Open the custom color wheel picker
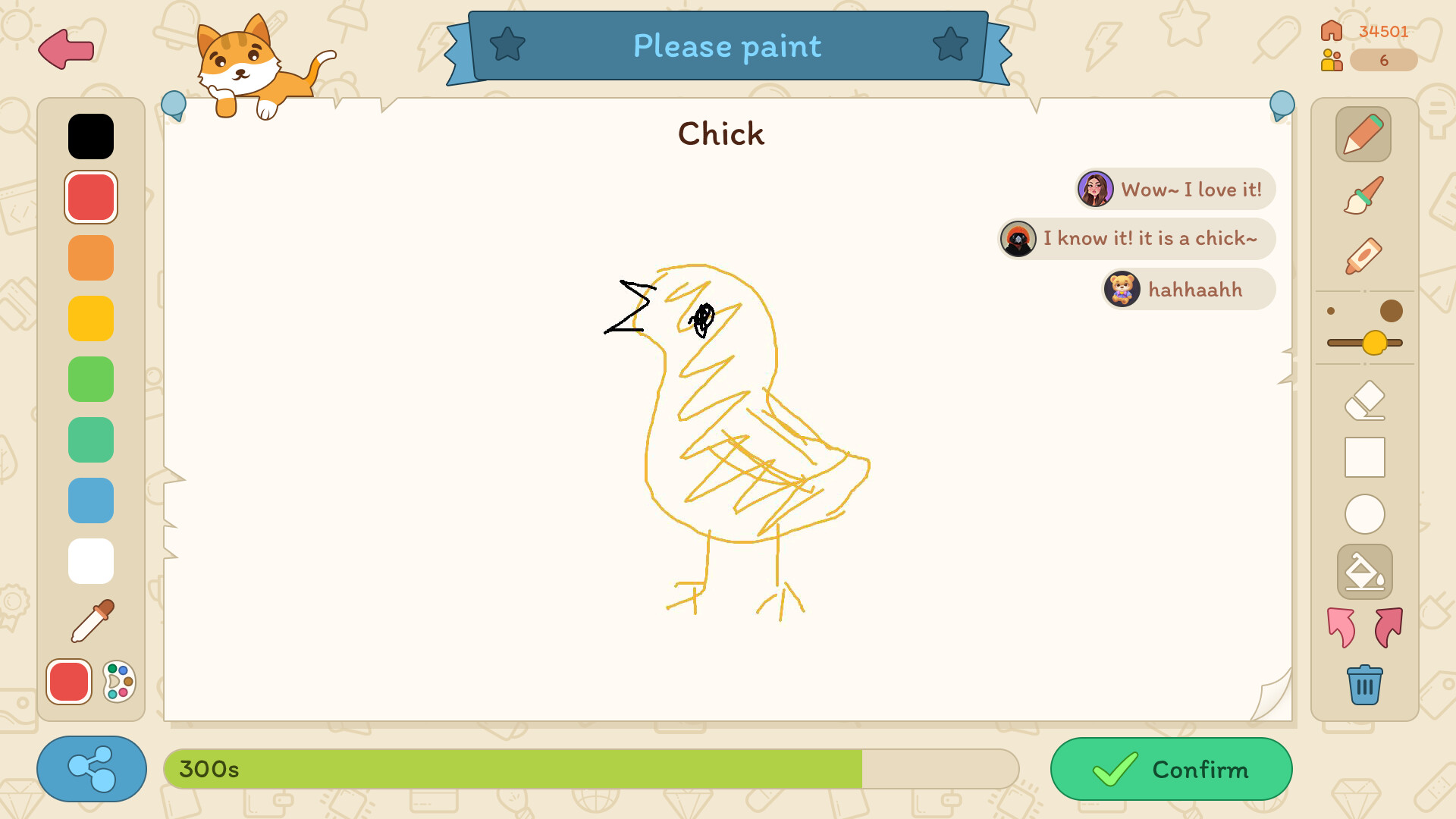Viewport: 1456px width, 819px height. (x=116, y=682)
